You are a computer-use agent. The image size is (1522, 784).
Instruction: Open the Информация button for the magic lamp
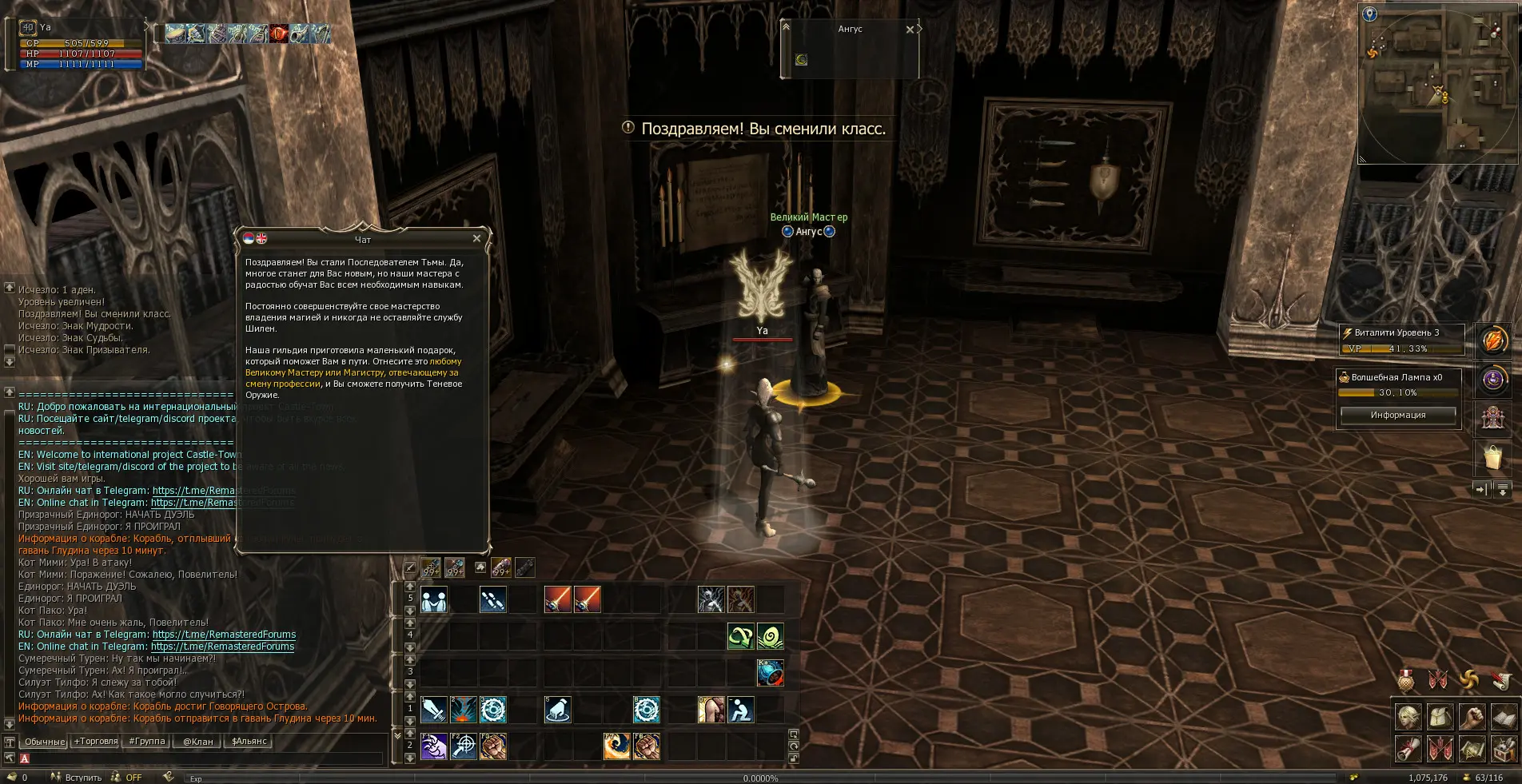1397,415
